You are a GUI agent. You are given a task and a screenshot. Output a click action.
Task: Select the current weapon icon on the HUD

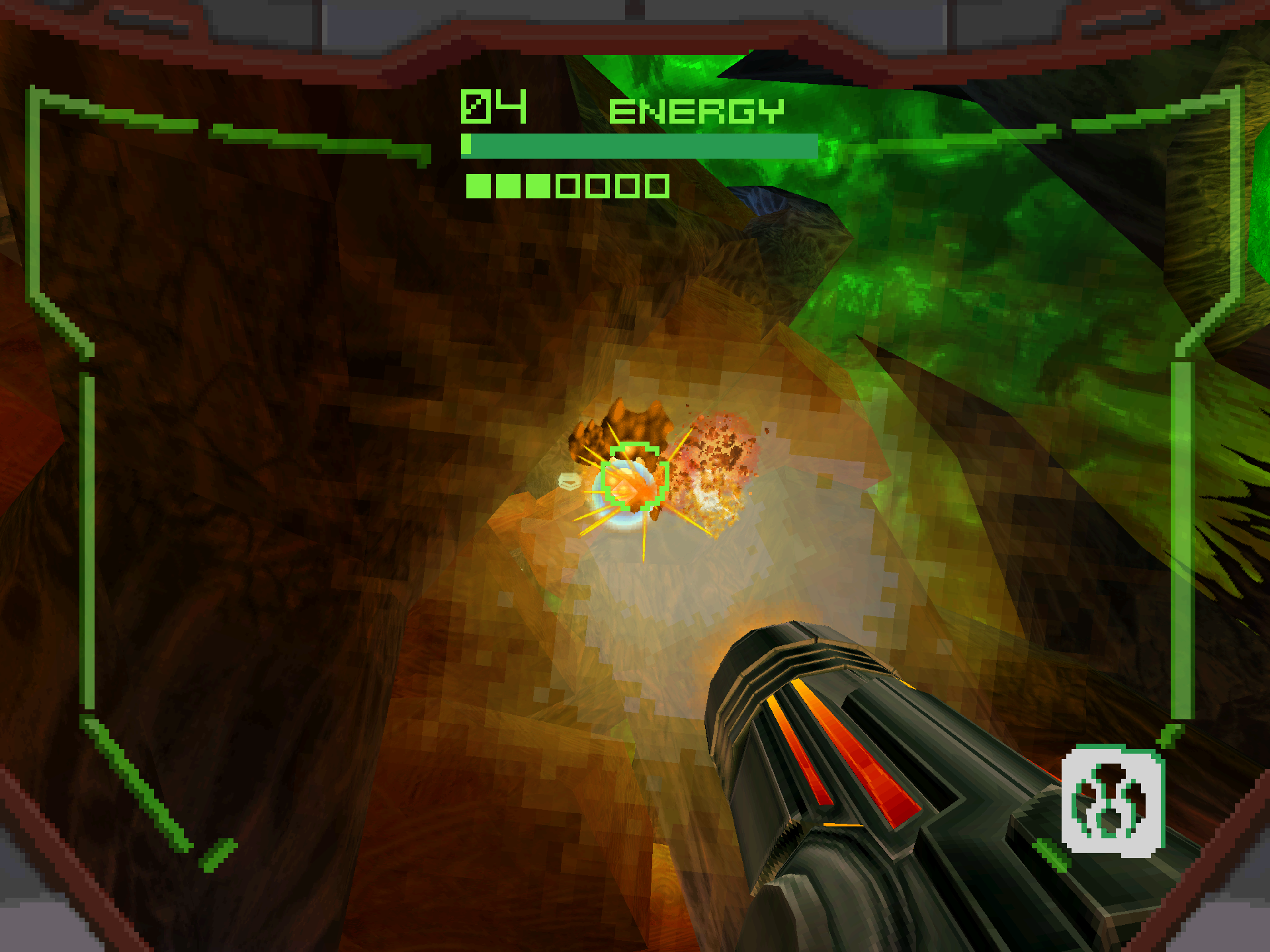[x=1113, y=801]
